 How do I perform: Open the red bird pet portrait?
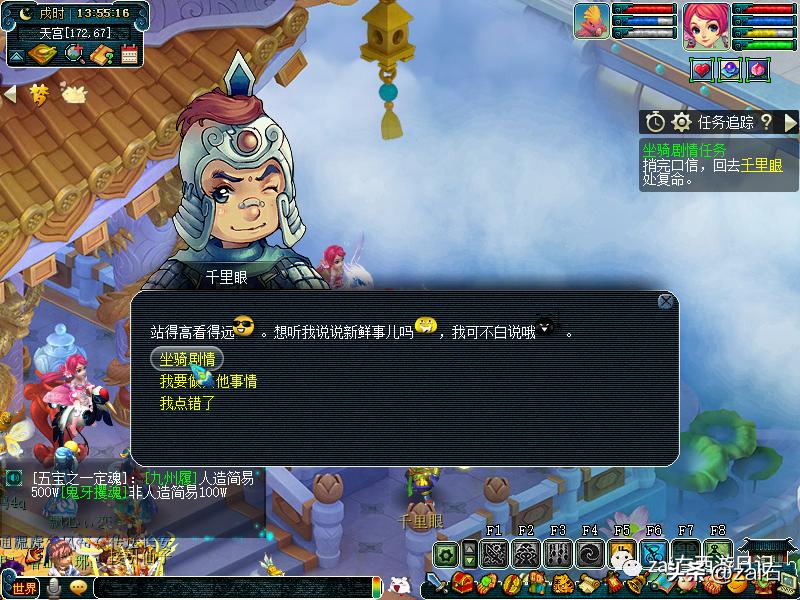point(591,21)
